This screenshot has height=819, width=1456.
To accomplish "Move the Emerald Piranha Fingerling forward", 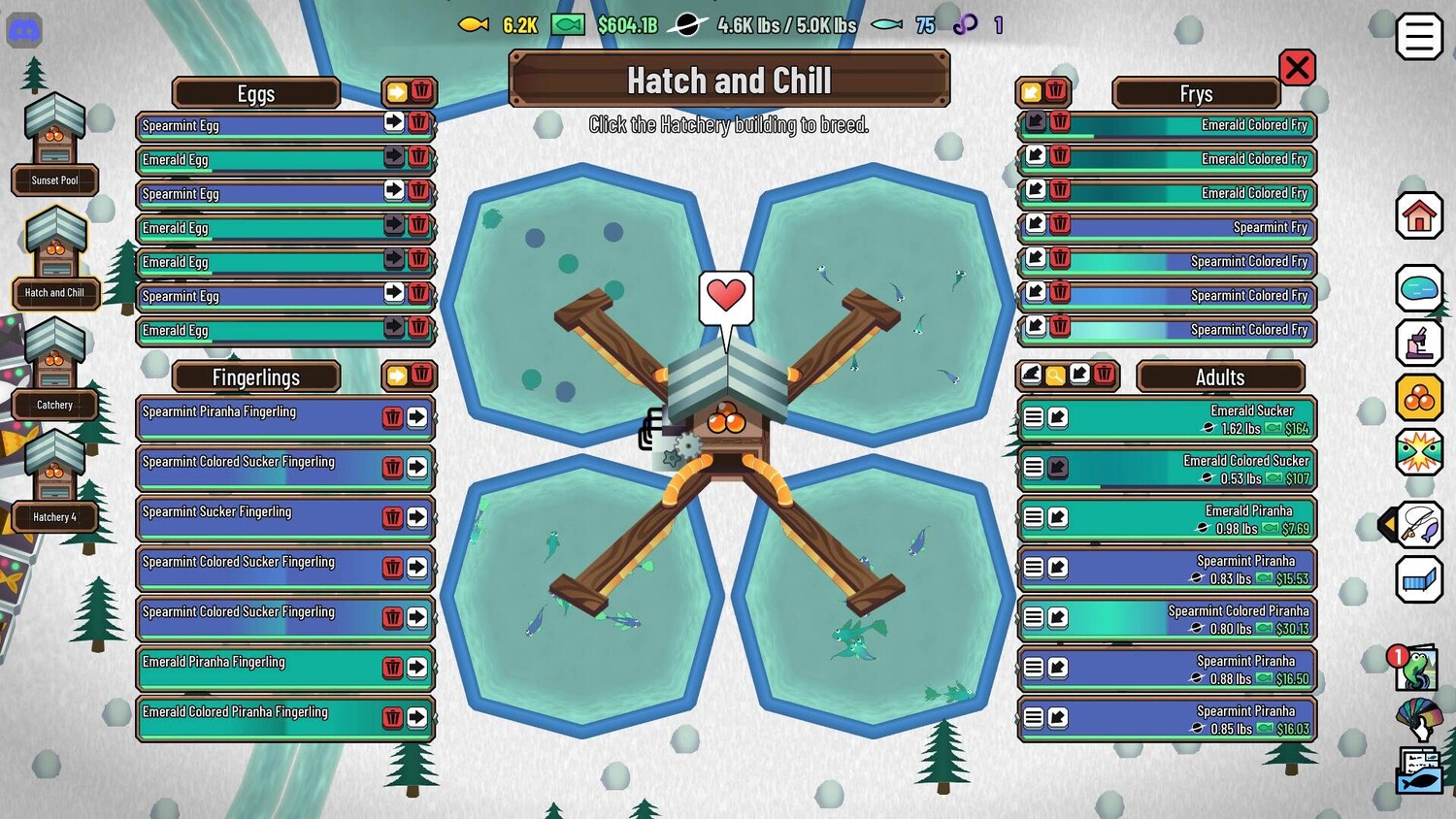I will [417, 668].
